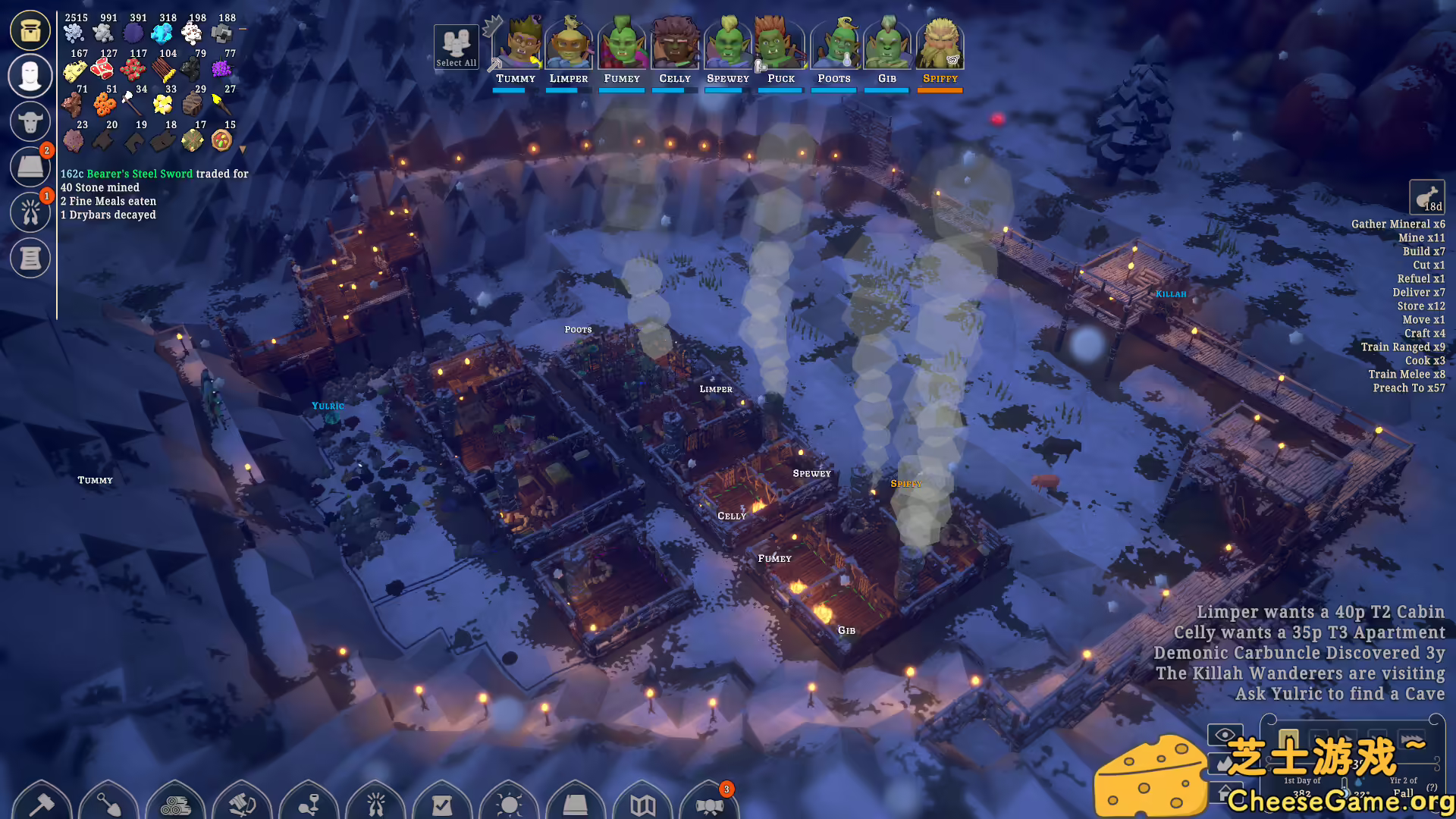Open the hammer build menu
The width and height of the screenshot is (1456, 819).
(x=42, y=802)
